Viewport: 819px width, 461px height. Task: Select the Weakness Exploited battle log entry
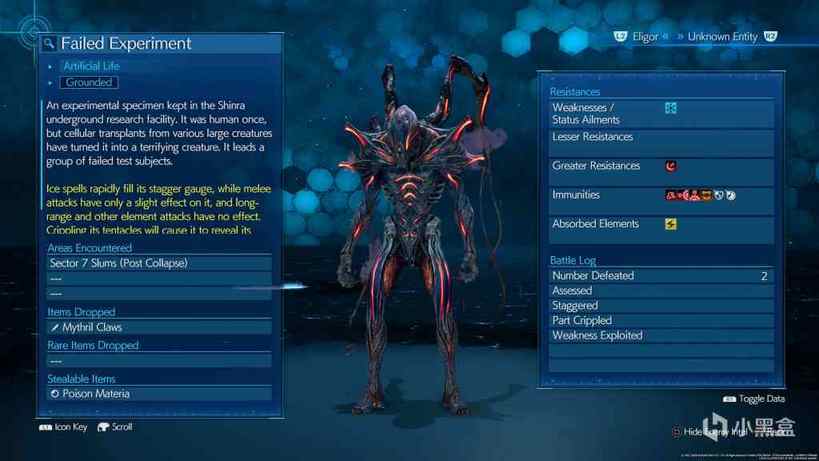660,336
